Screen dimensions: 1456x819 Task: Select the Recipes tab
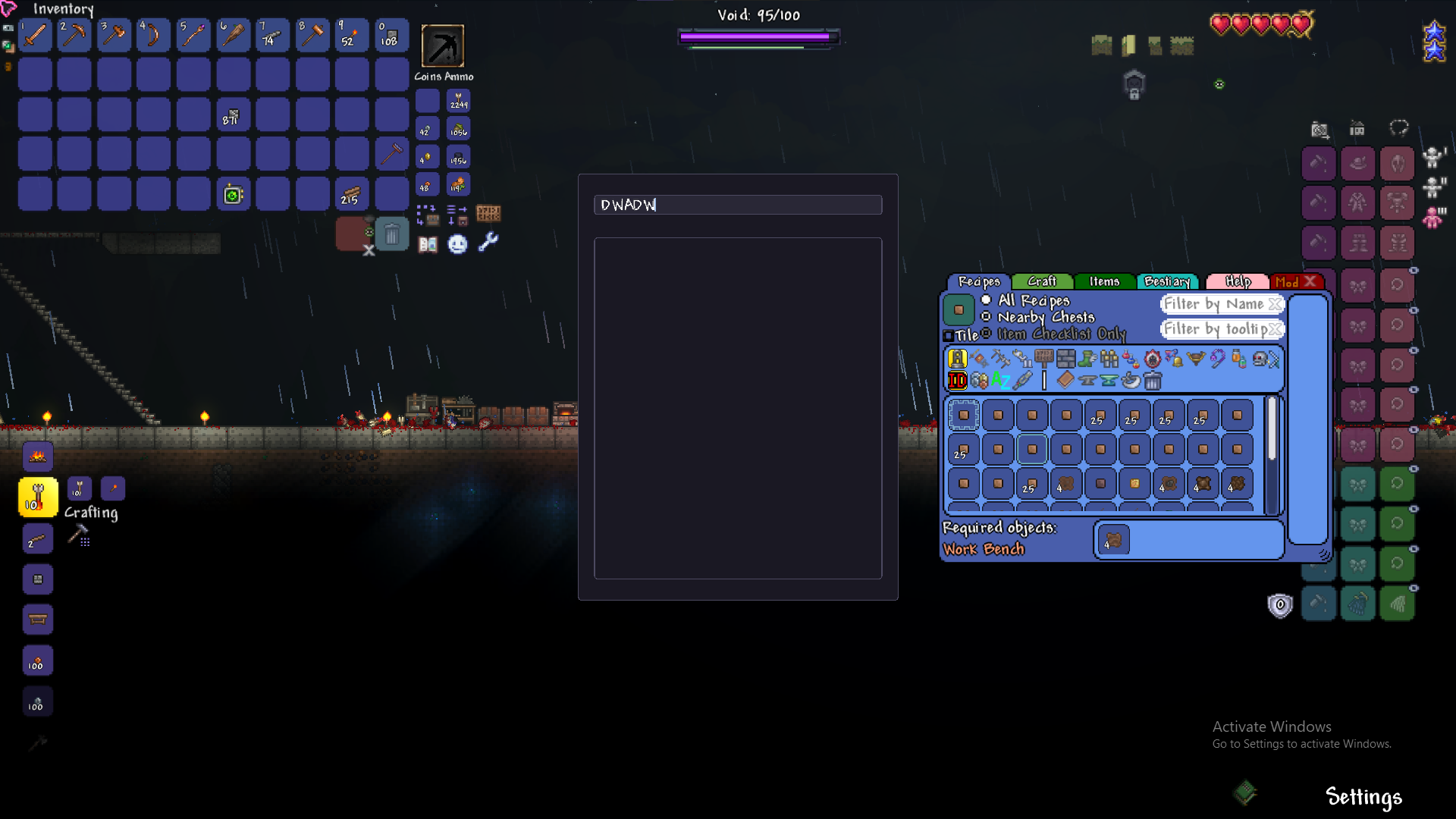click(979, 281)
